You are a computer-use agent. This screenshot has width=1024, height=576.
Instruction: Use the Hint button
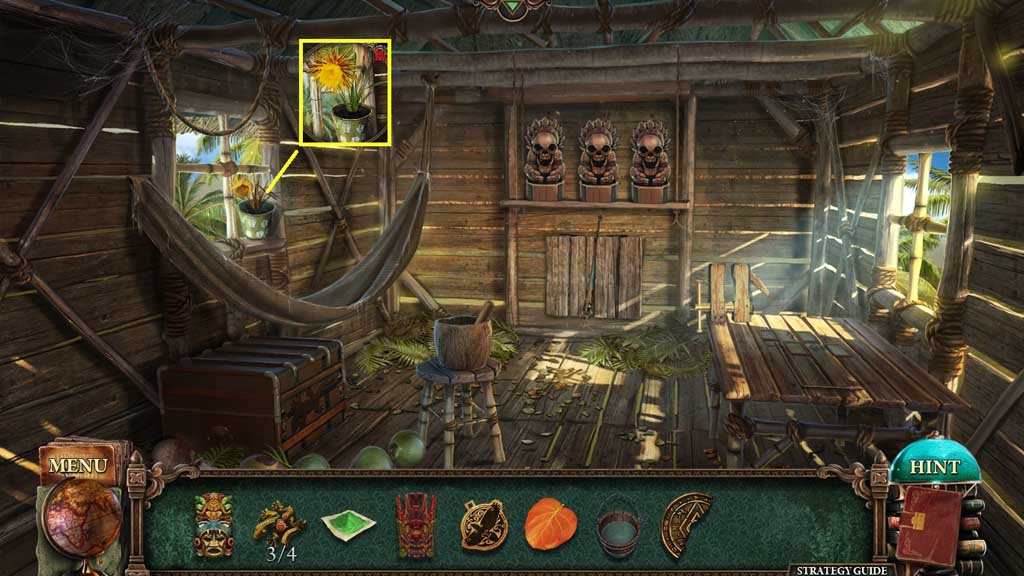tap(934, 467)
